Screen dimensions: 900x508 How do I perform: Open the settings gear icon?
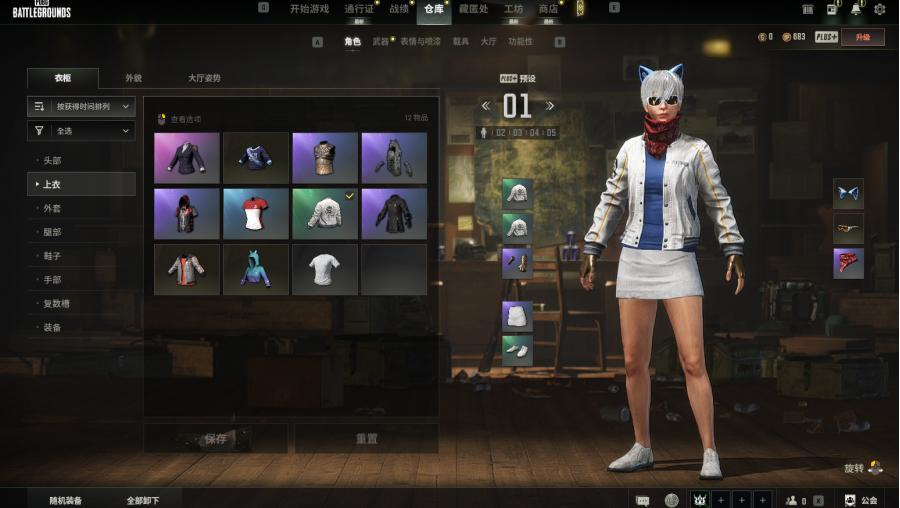click(x=879, y=9)
